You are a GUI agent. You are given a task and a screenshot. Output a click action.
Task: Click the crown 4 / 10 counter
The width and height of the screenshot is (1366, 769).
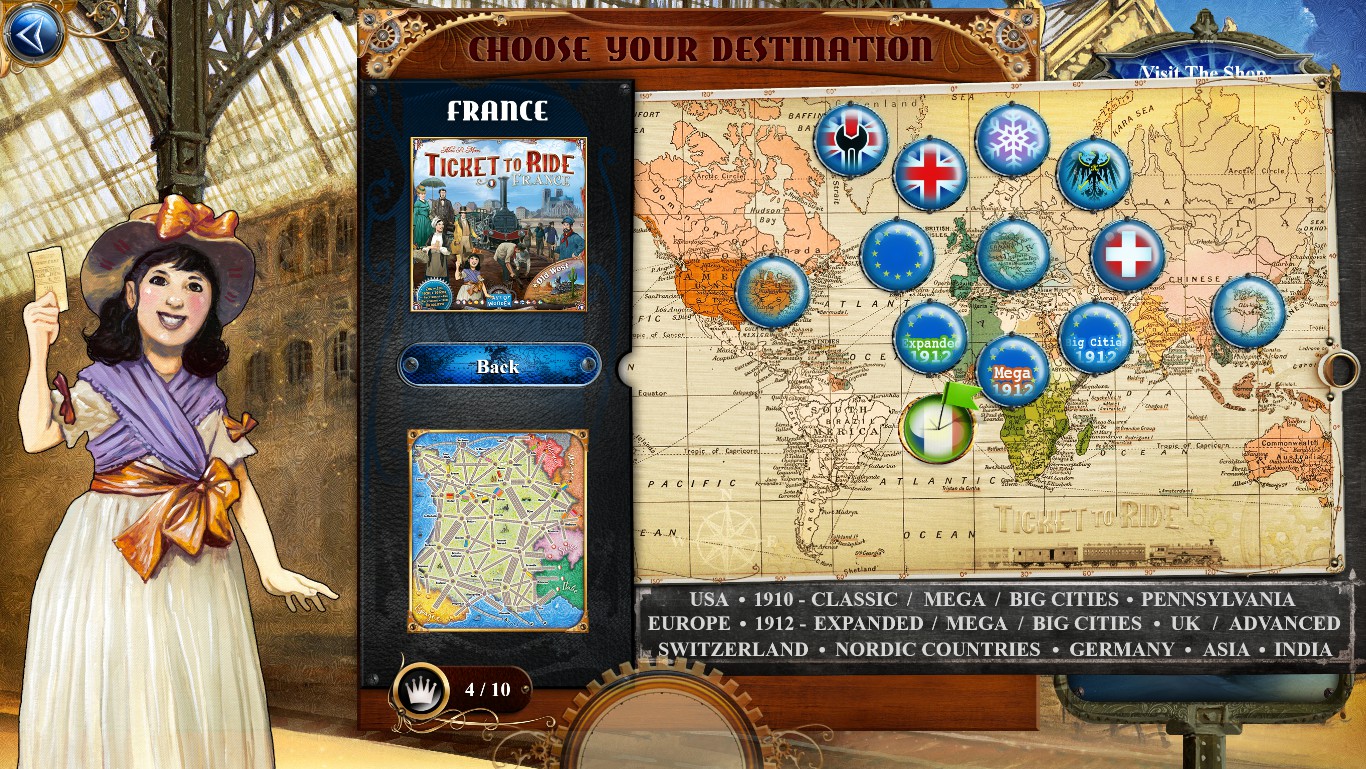[x=462, y=689]
